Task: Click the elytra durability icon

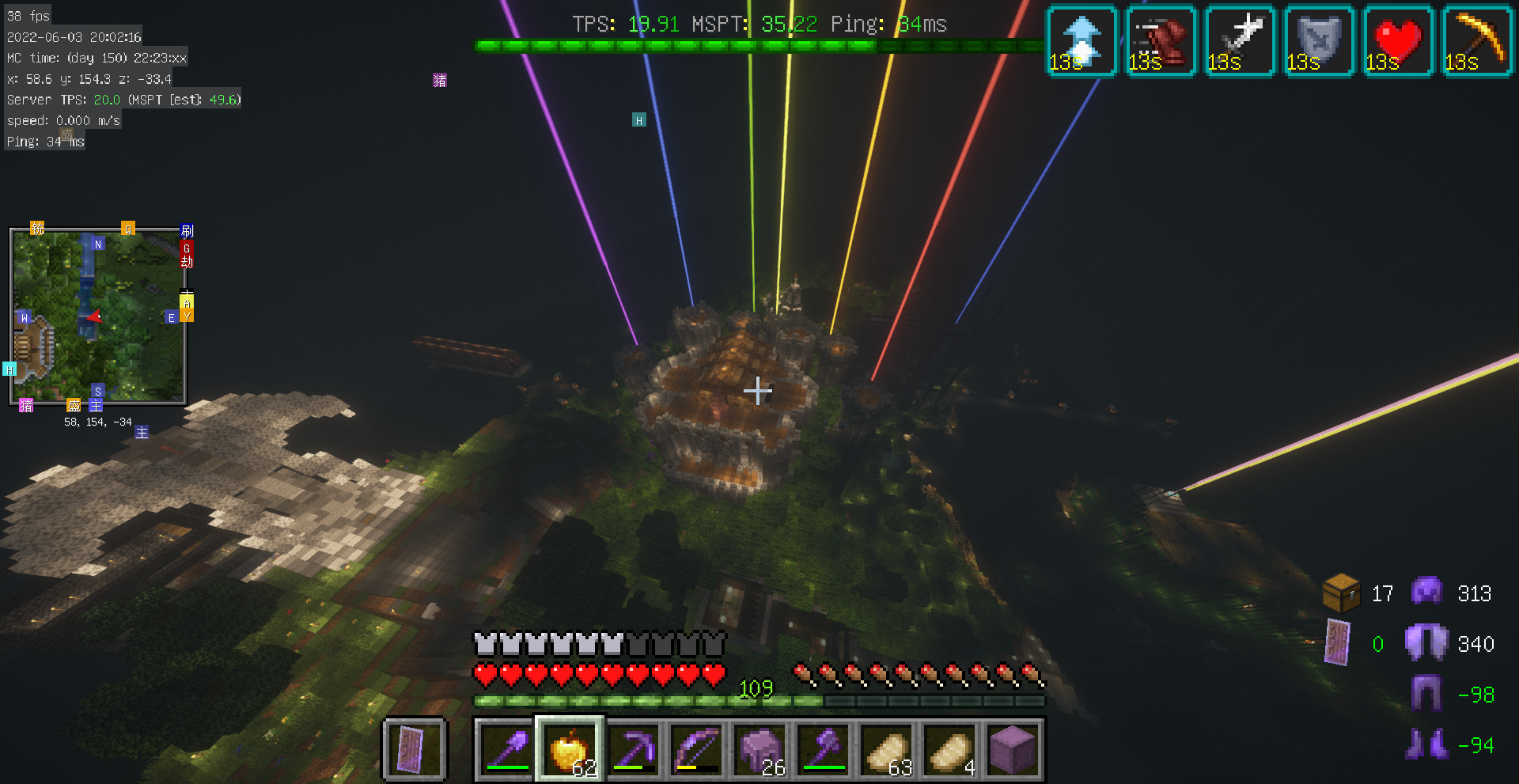Action: click(x=1426, y=643)
